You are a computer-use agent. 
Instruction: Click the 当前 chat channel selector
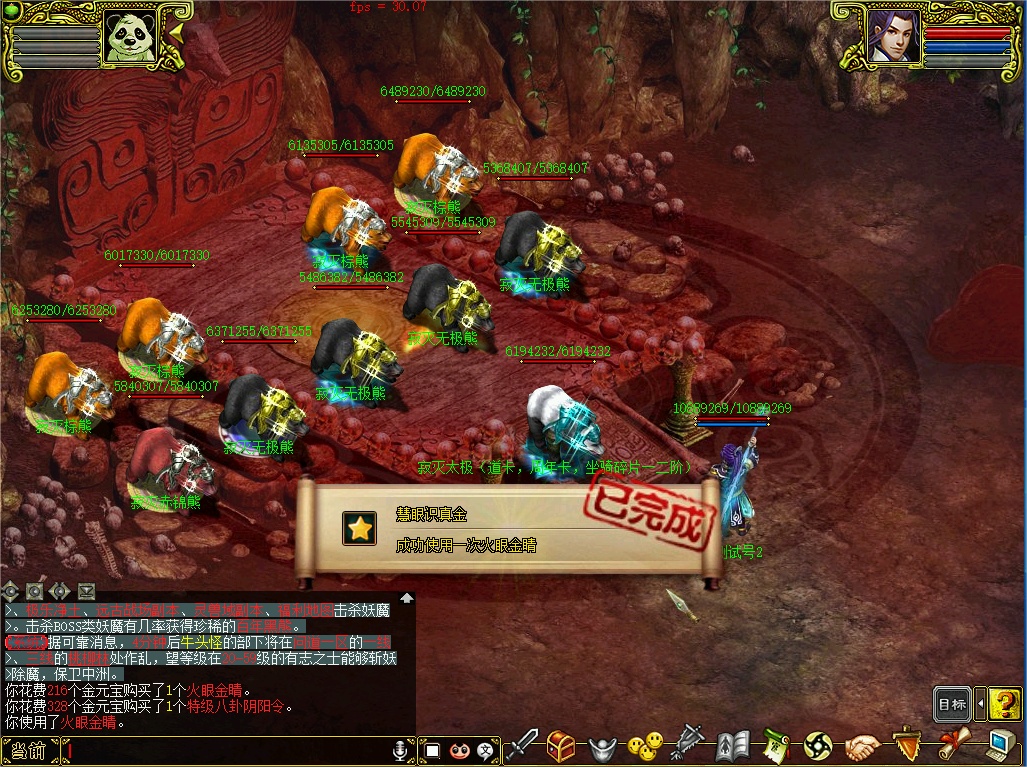coord(30,750)
